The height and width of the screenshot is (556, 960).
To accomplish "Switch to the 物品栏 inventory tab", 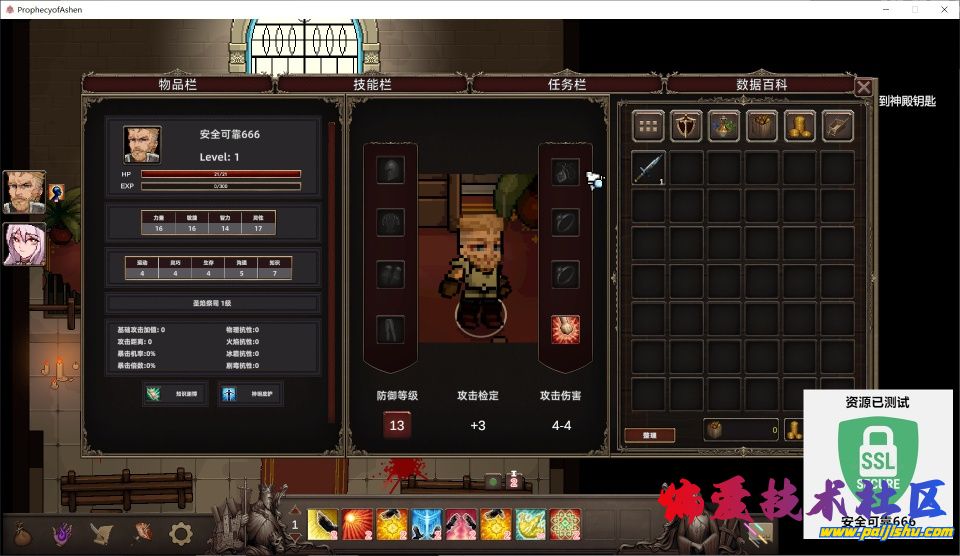I will click(x=178, y=85).
